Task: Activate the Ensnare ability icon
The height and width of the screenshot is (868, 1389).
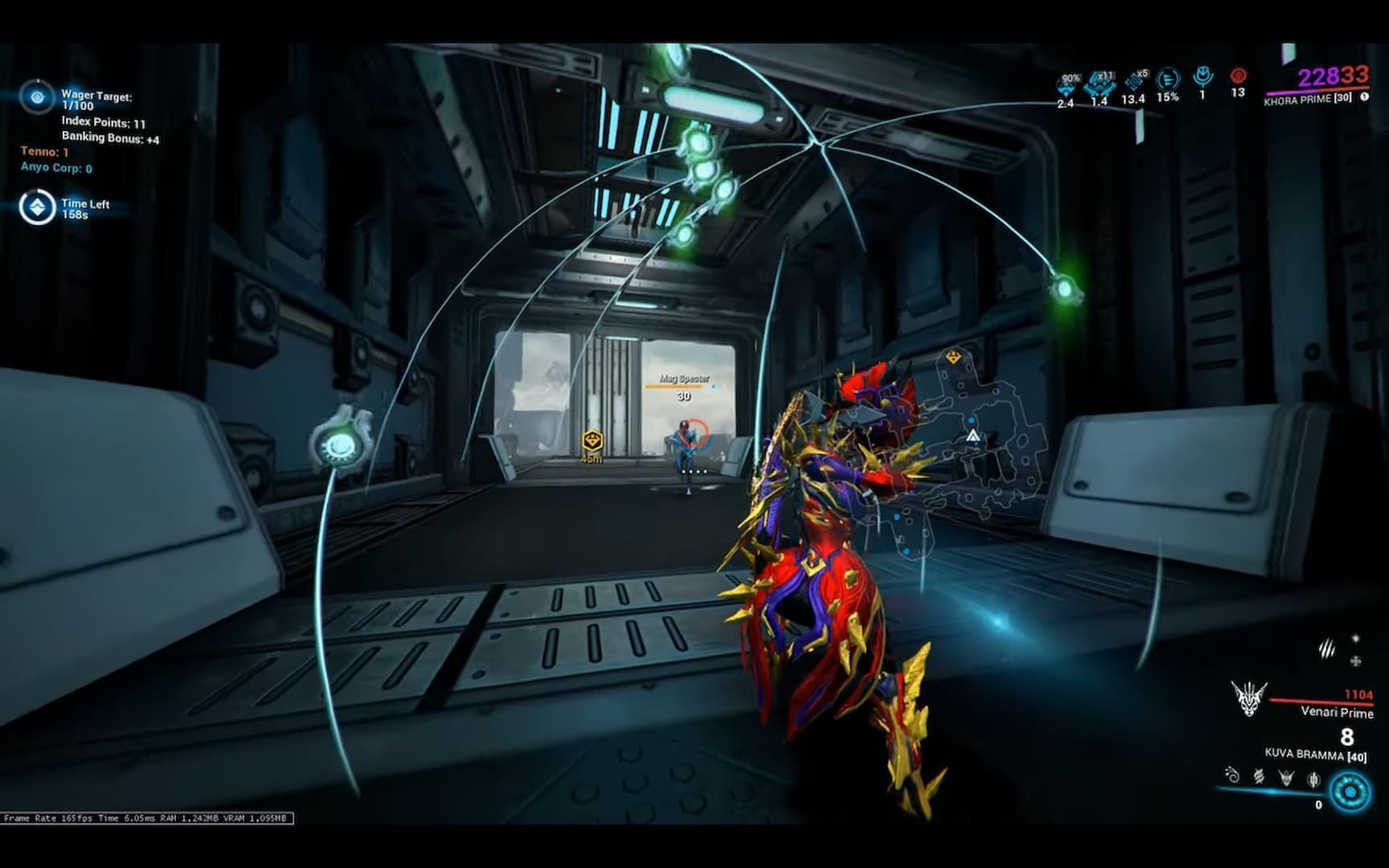Action: (x=1260, y=778)
